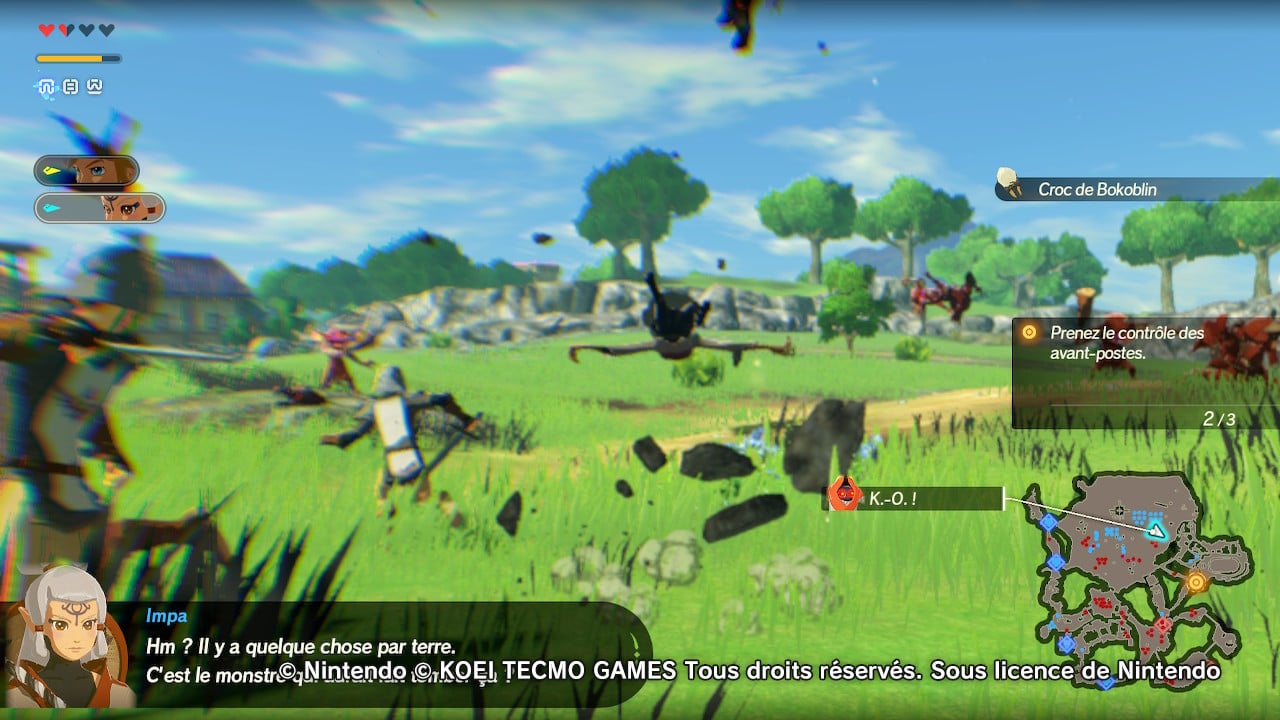Image resolution: width=1280 pixels, height=720 pixels.
Task: Click the glowing Sheikah rune icon
Action: 46,87
